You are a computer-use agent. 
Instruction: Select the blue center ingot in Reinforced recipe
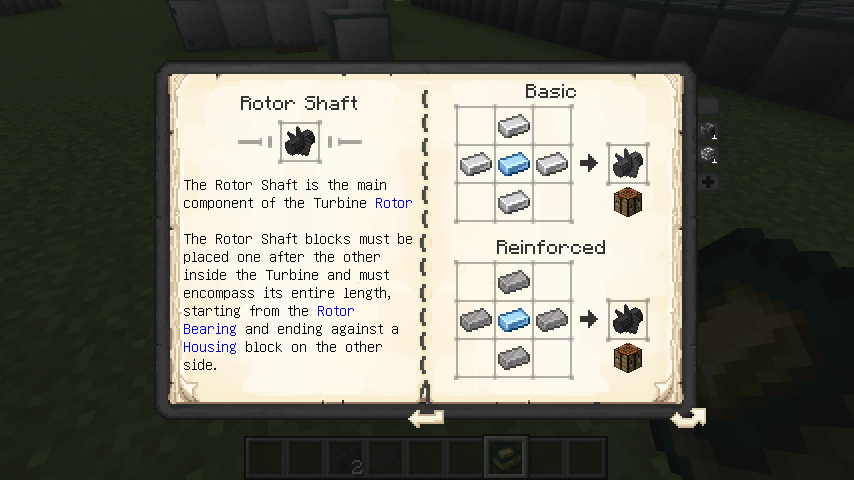513,320
